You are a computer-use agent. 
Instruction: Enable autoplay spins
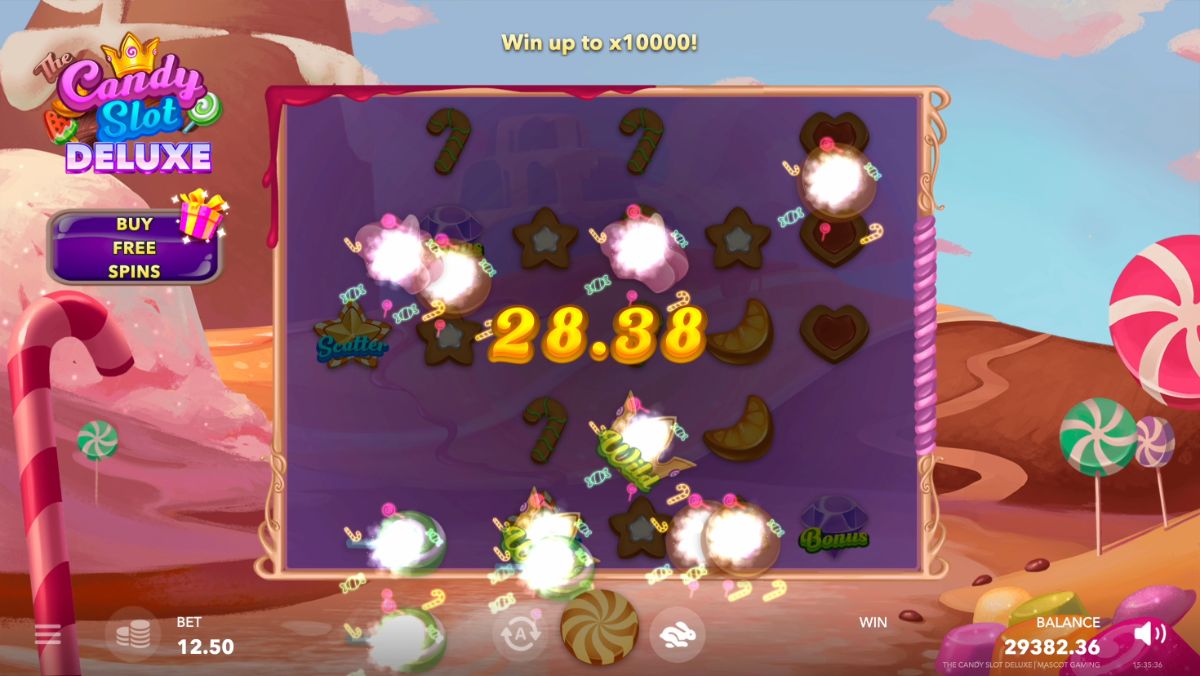[519, 634]
